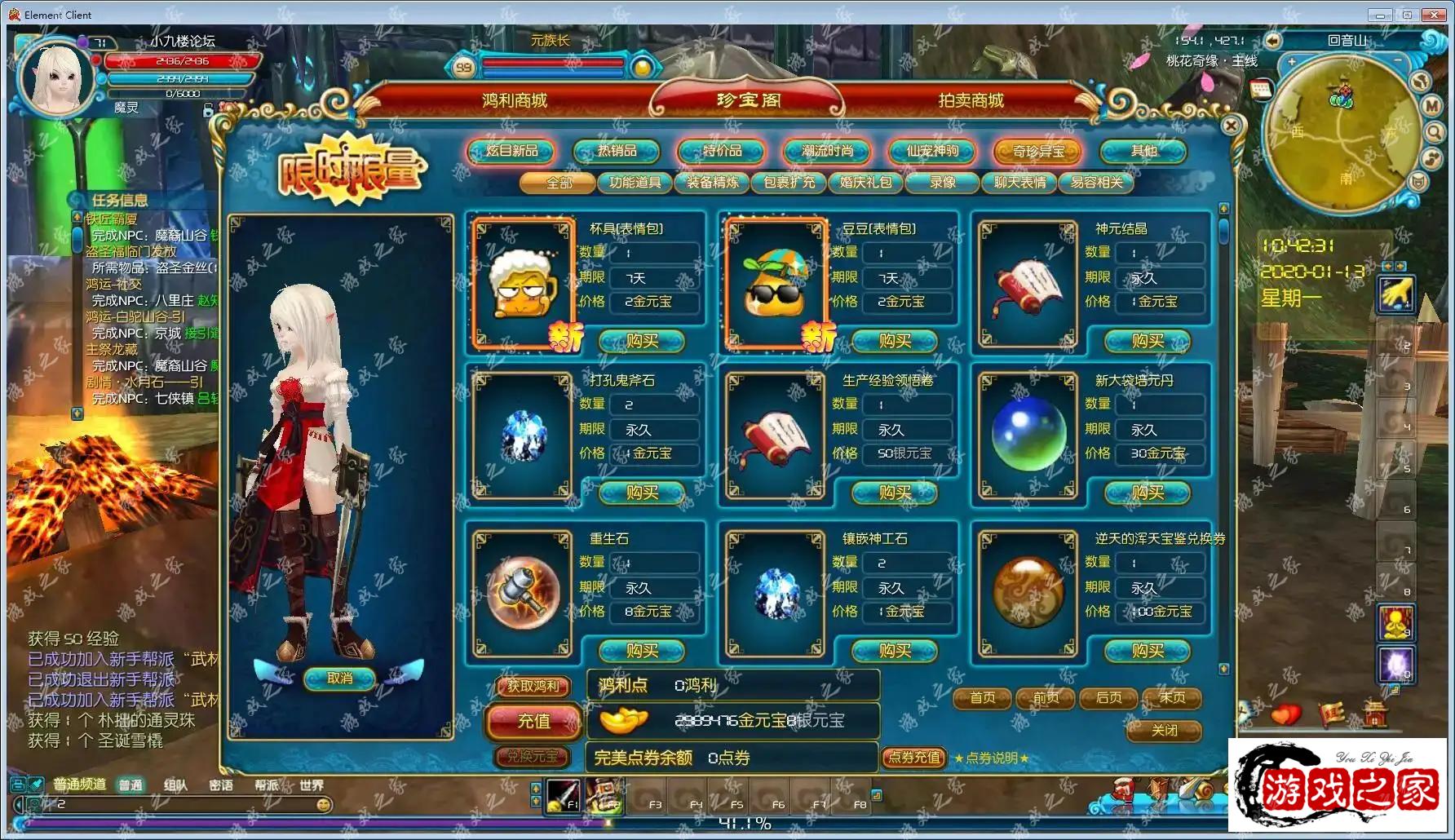1455x840 pixels.
Task: Select the 新大袋培元丹 green orb thumbnail
Action: pos(1028,434)
